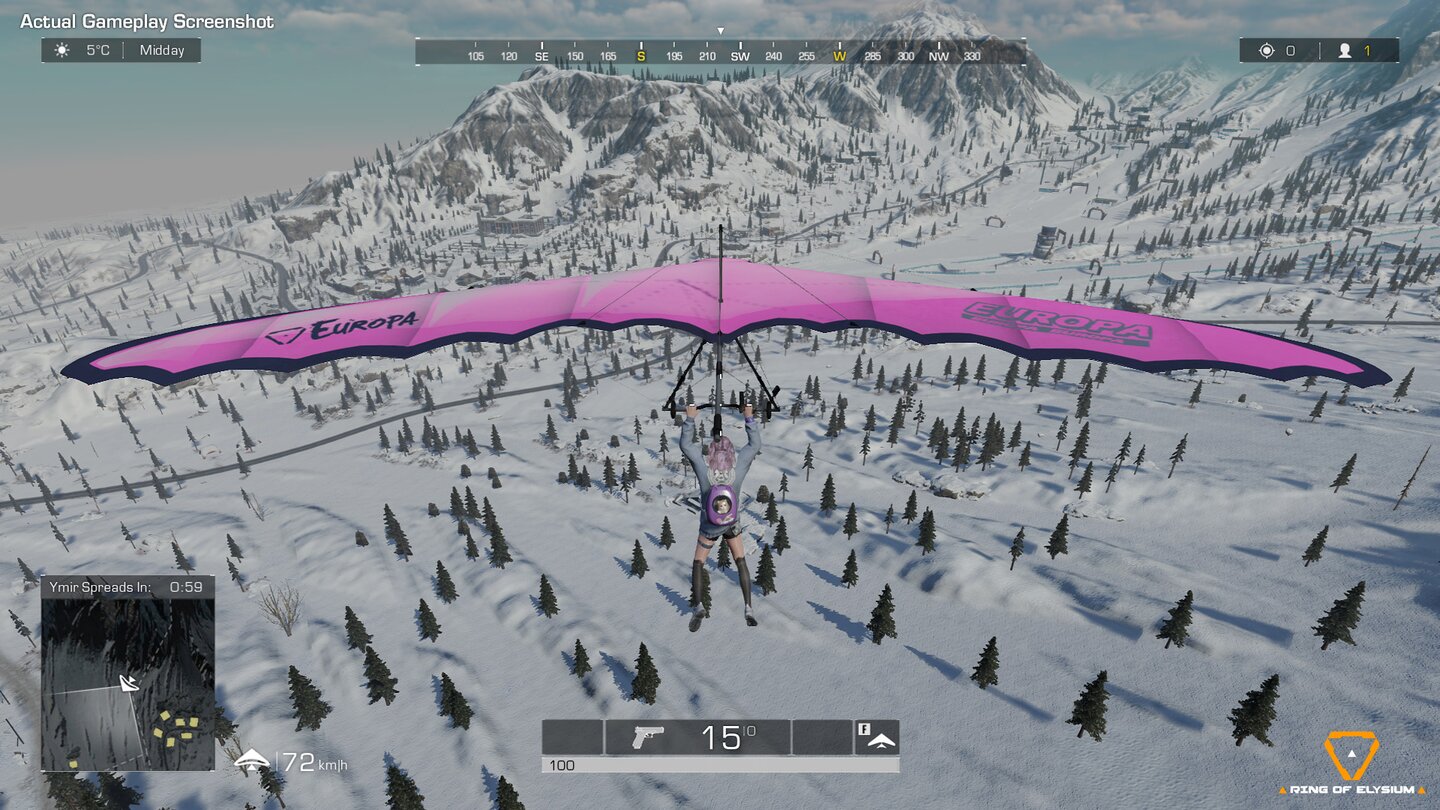The image size is (1440, 810).
Task: Select the Midday time-of-day label
Action: coord(163,49)
